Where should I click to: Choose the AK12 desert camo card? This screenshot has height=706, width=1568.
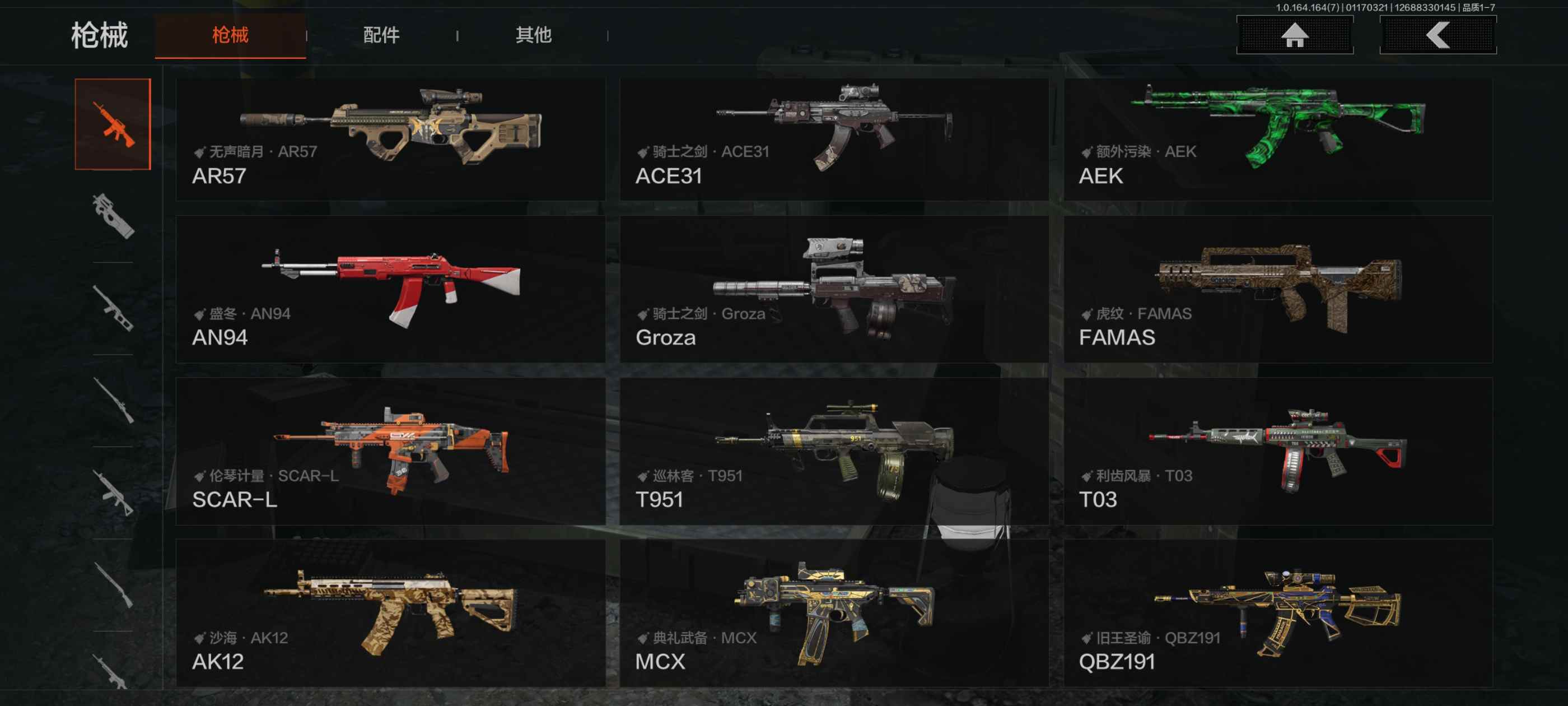(390, 614)
